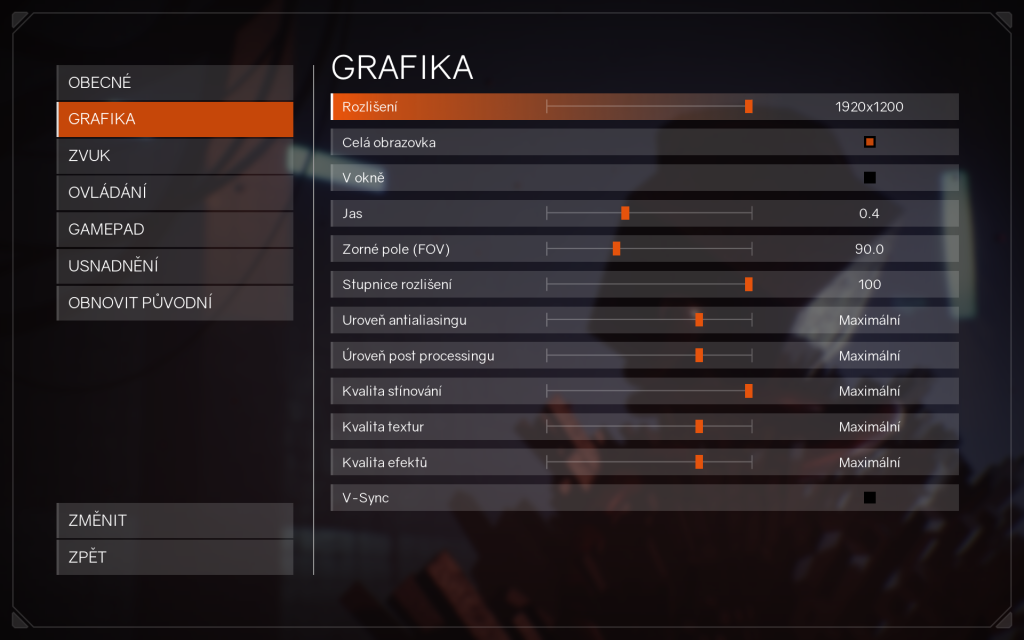
Task: Set the Zorné pole (FOV) slider
Action: (x=616, y=249)
